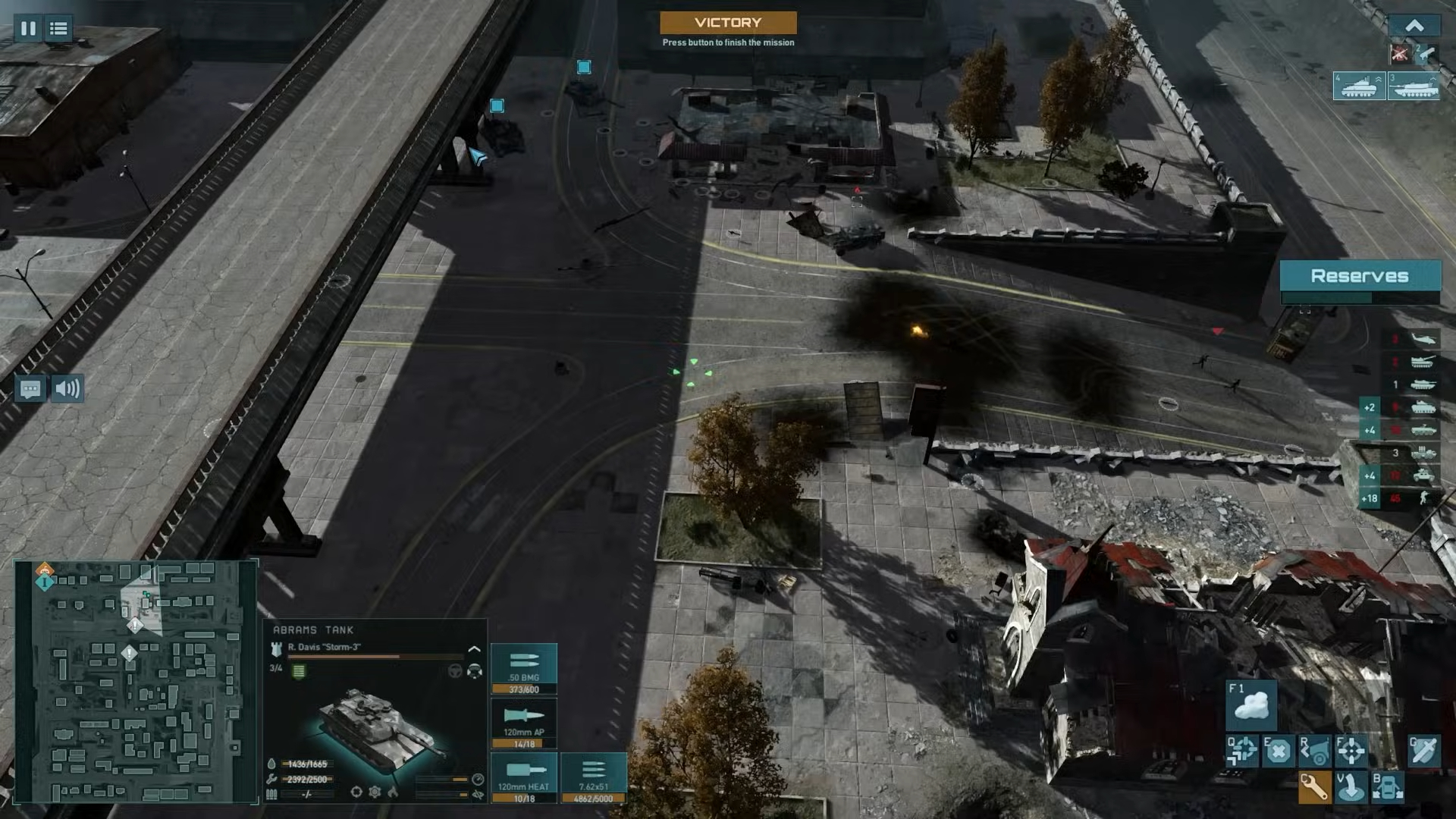Click the Victory button to finish mission

tap(728, 23)
